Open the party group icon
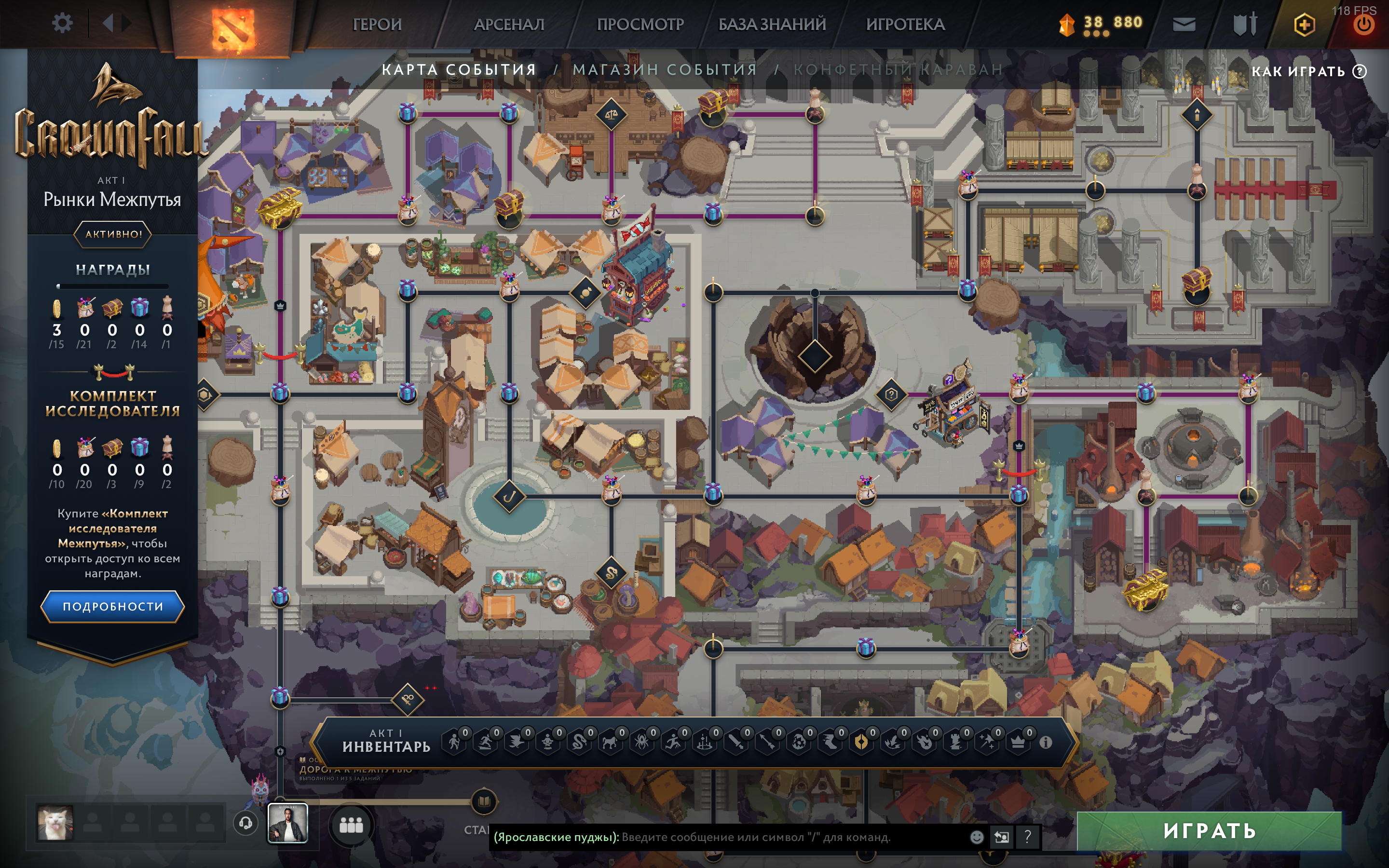1389x868 pixels. click(351, 825)
